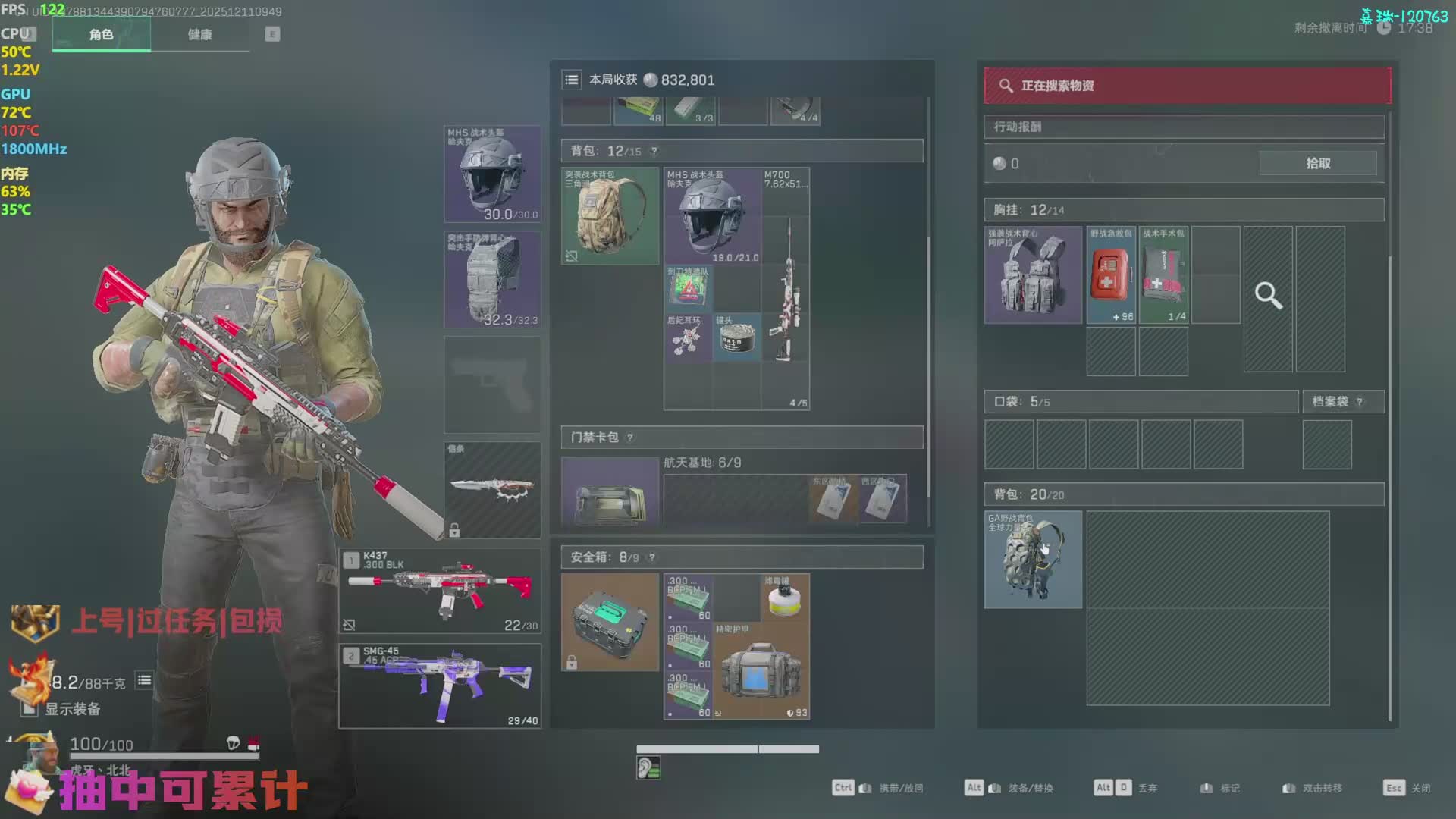Select the SMG-45 weapon slot

click(x=440, y=686)
